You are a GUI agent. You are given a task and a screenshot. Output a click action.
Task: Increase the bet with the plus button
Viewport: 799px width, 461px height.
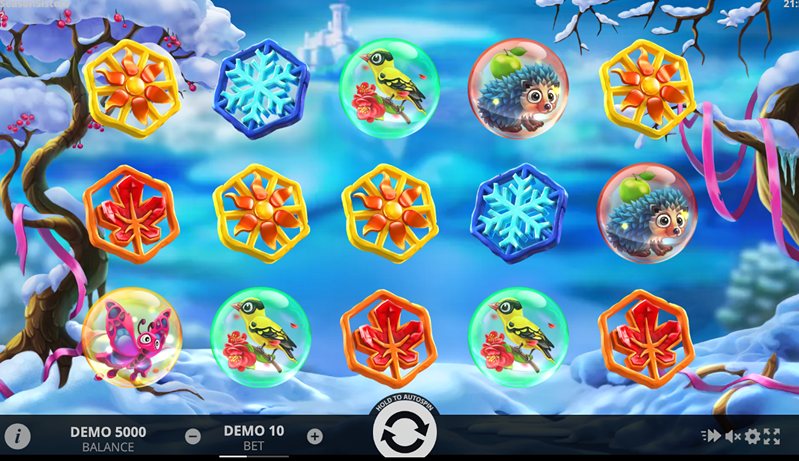point(315,436)
